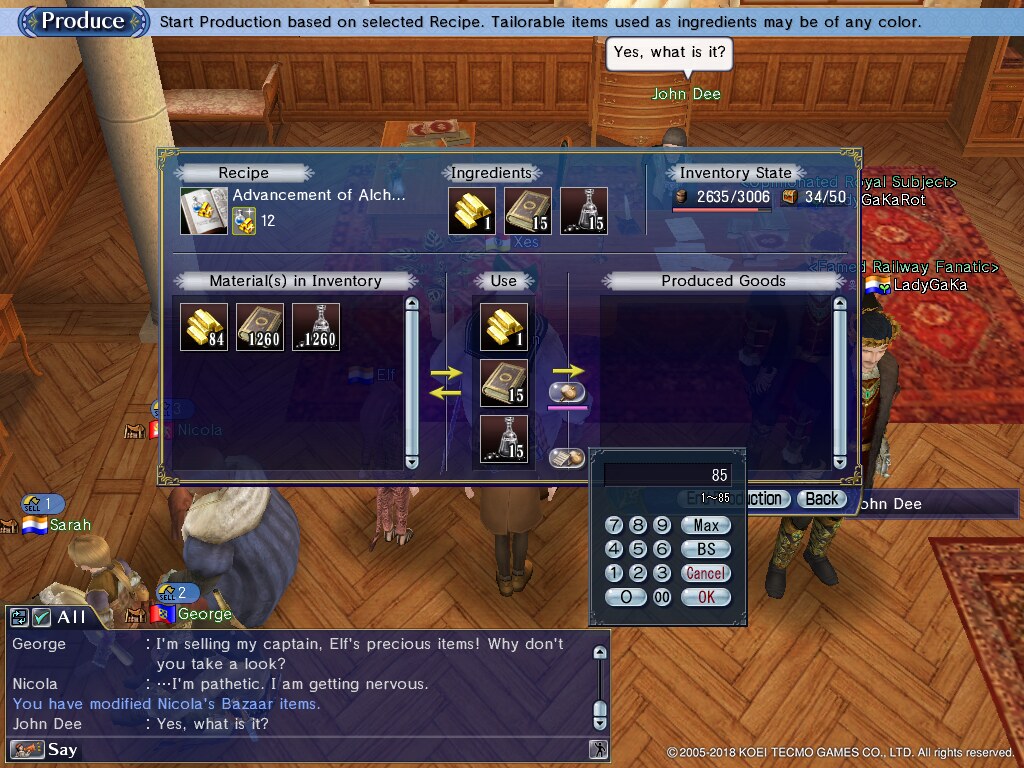Switch chat channel with megaphone icon
The width and height of the screenshot is (1024, 768).
pos(27,749)
